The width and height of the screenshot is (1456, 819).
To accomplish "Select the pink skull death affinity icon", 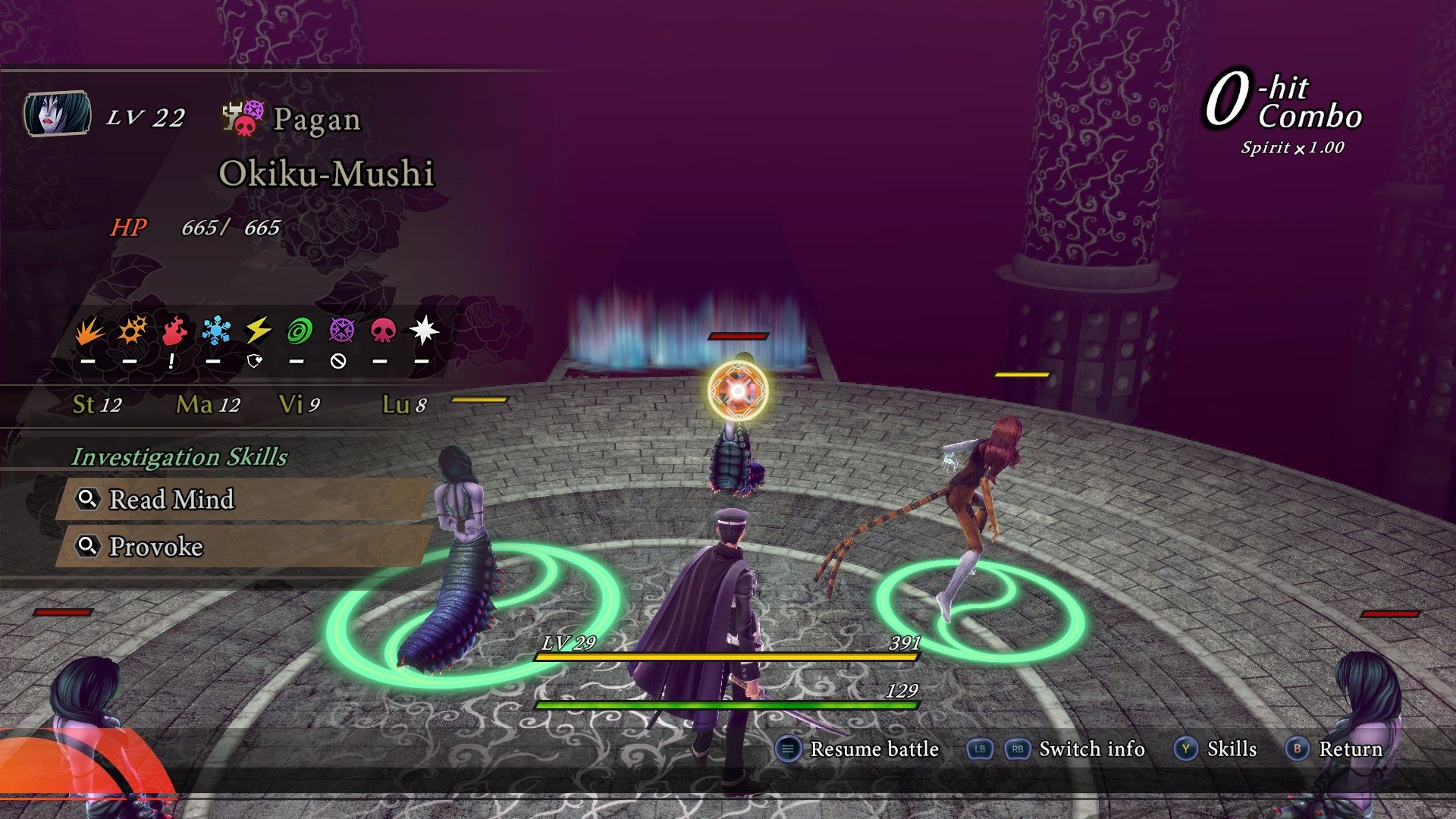I will click(382, 331).
